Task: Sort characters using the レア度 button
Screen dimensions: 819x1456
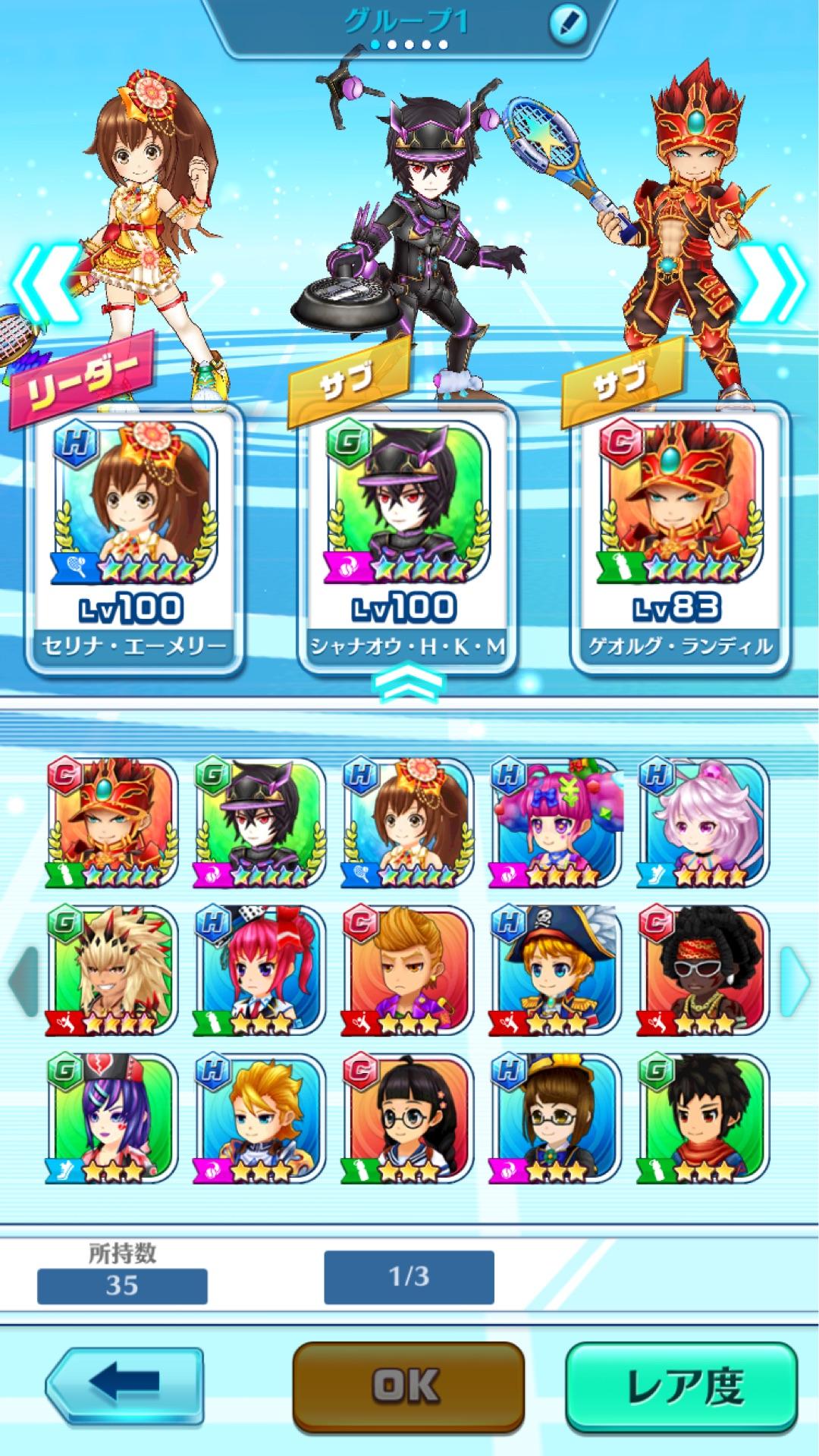Action: pyautogui.click(x=682, y=1386)
